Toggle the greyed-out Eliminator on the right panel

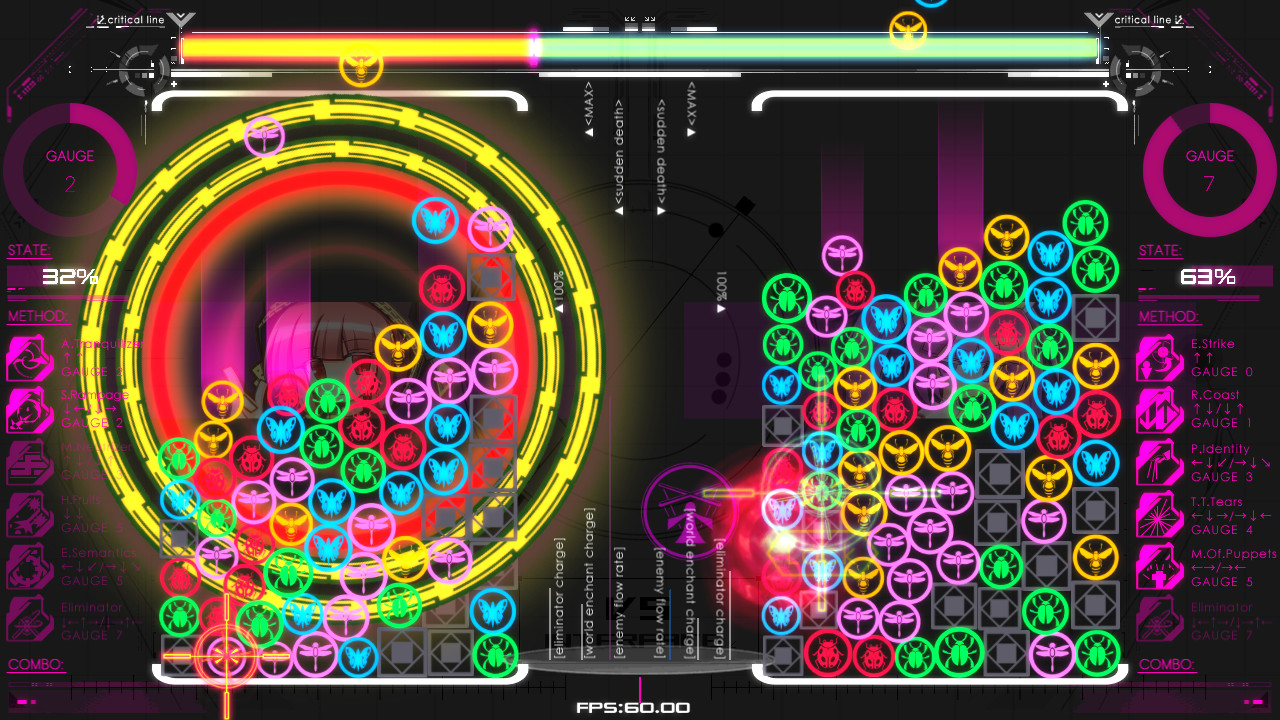point(1160,620)
